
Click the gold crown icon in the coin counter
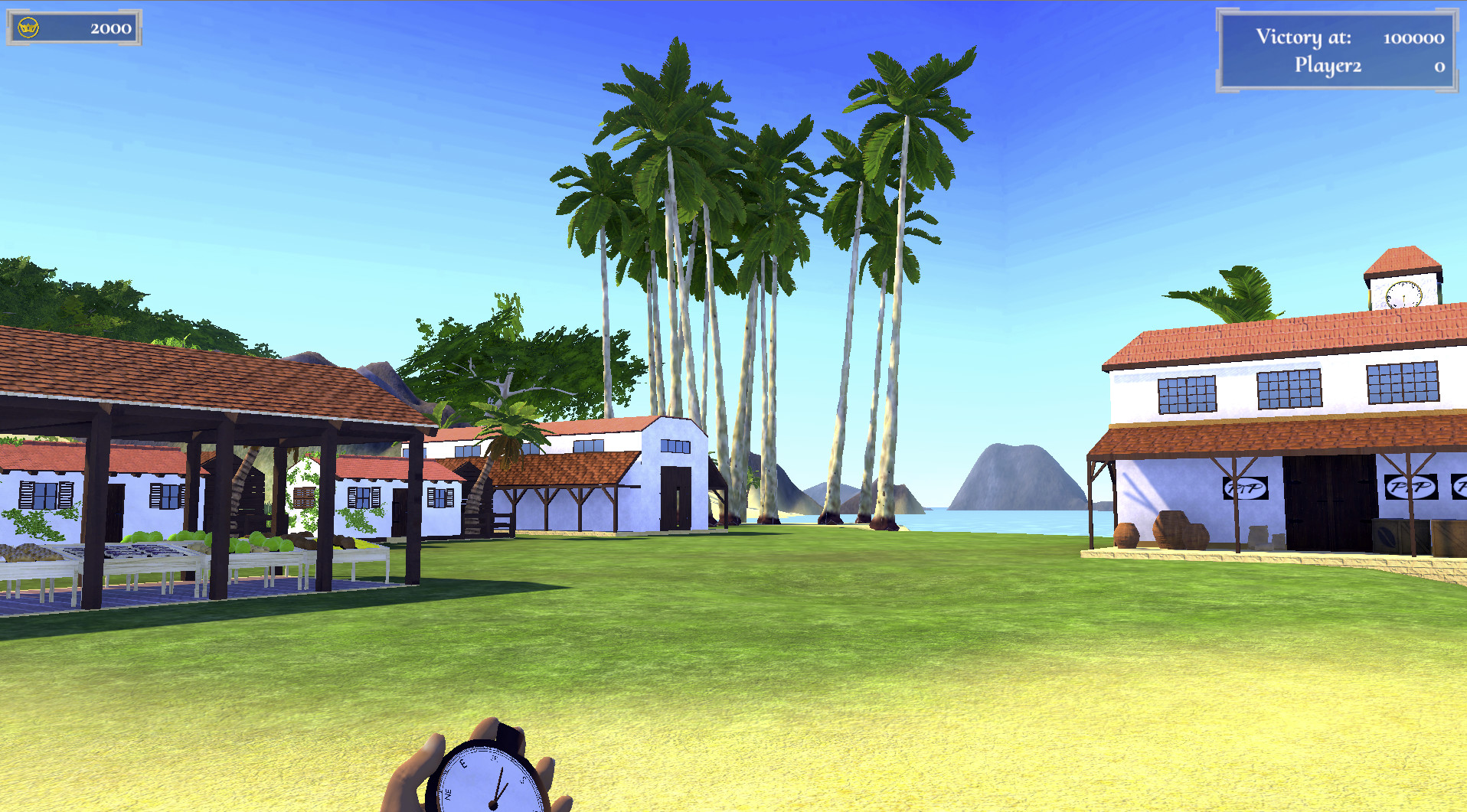tap(27, 25)
